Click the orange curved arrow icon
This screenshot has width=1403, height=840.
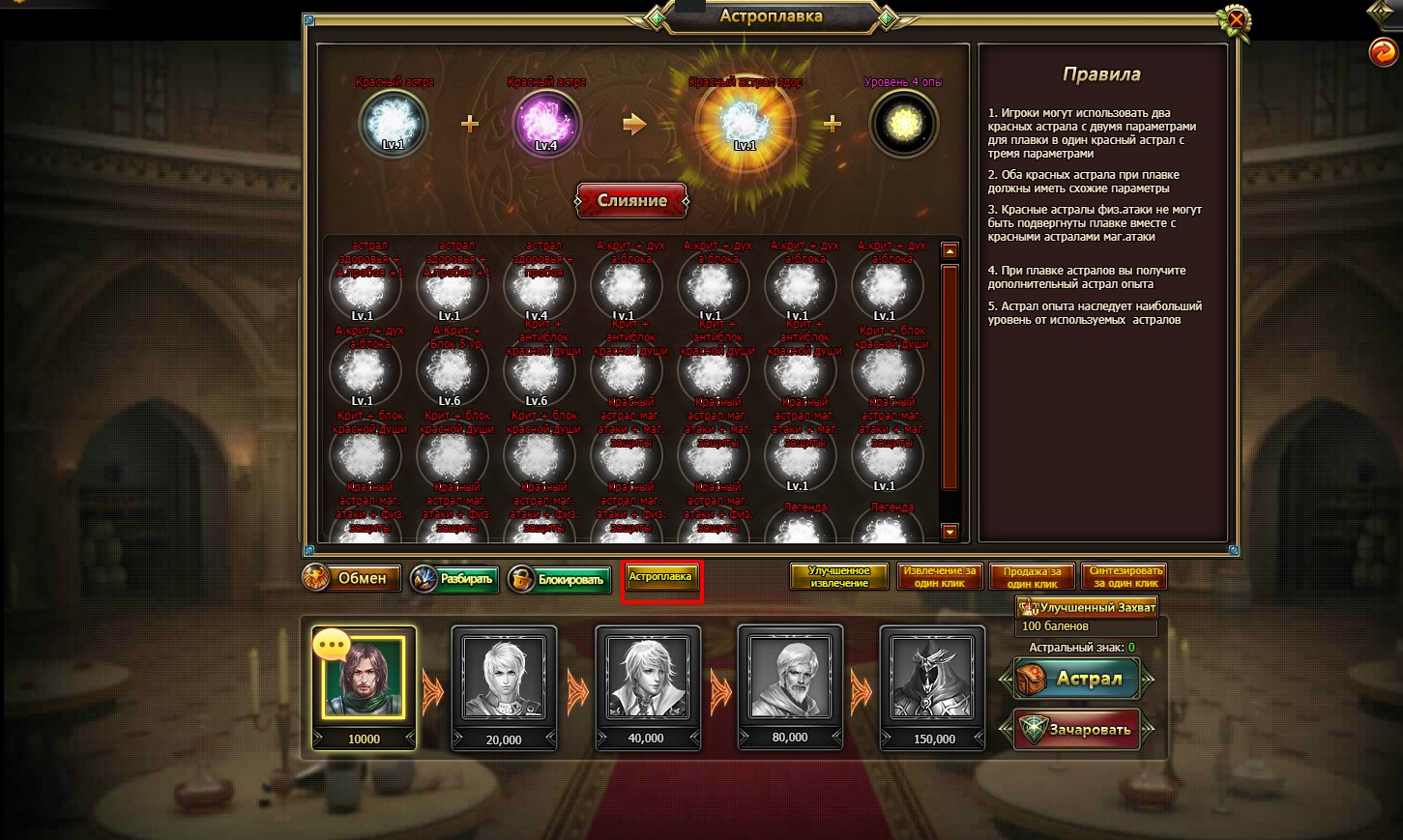(1384, 51)
